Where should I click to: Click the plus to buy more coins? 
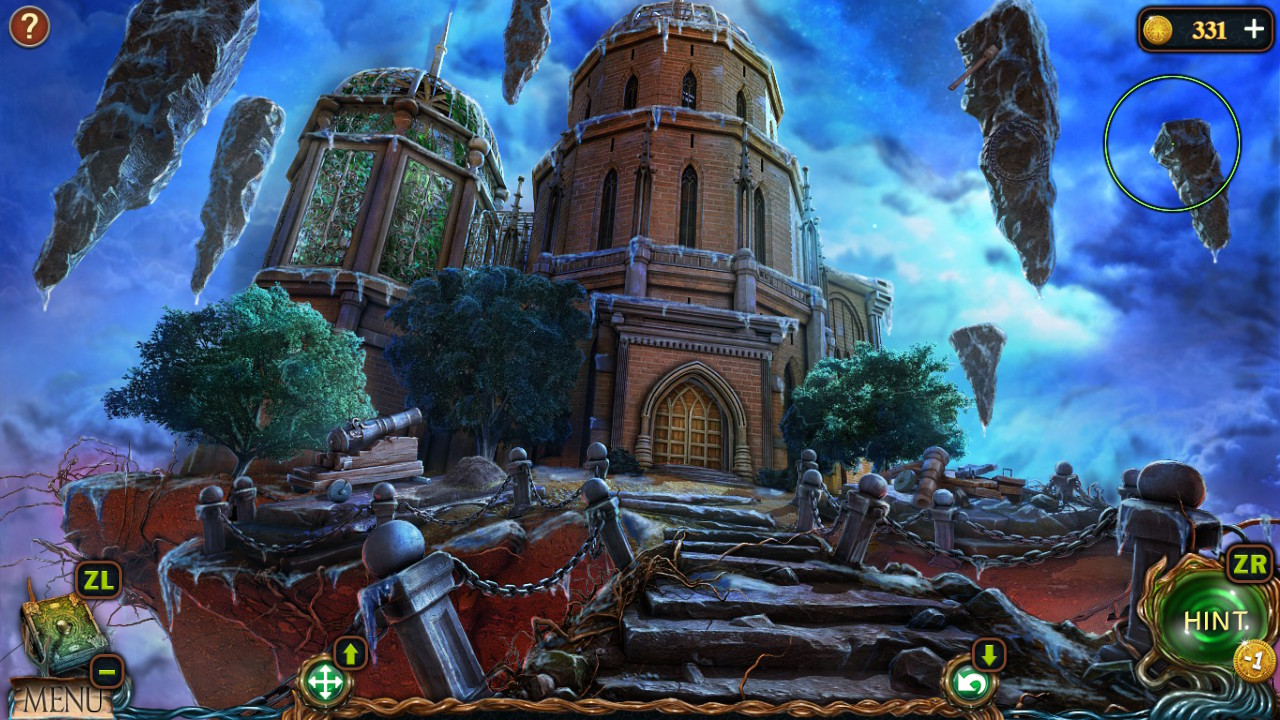coord(1252,30)
